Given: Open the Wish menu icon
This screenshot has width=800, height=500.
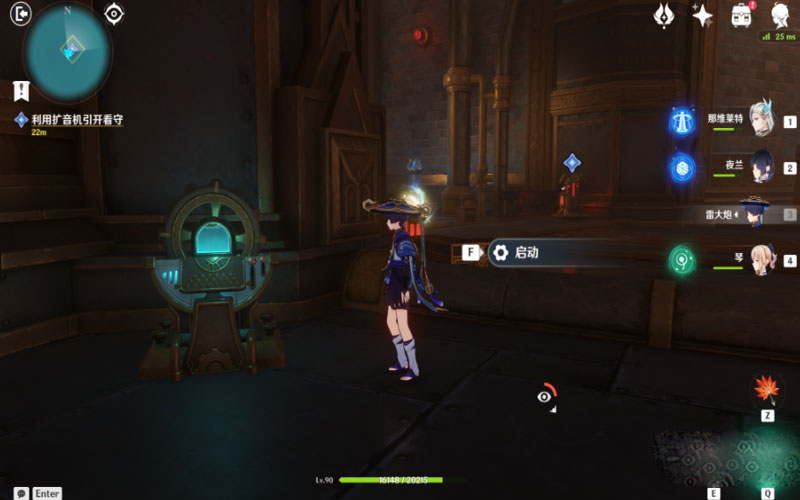Looking at the screenshot, I should pyautogui.click(x=664, y=15).
